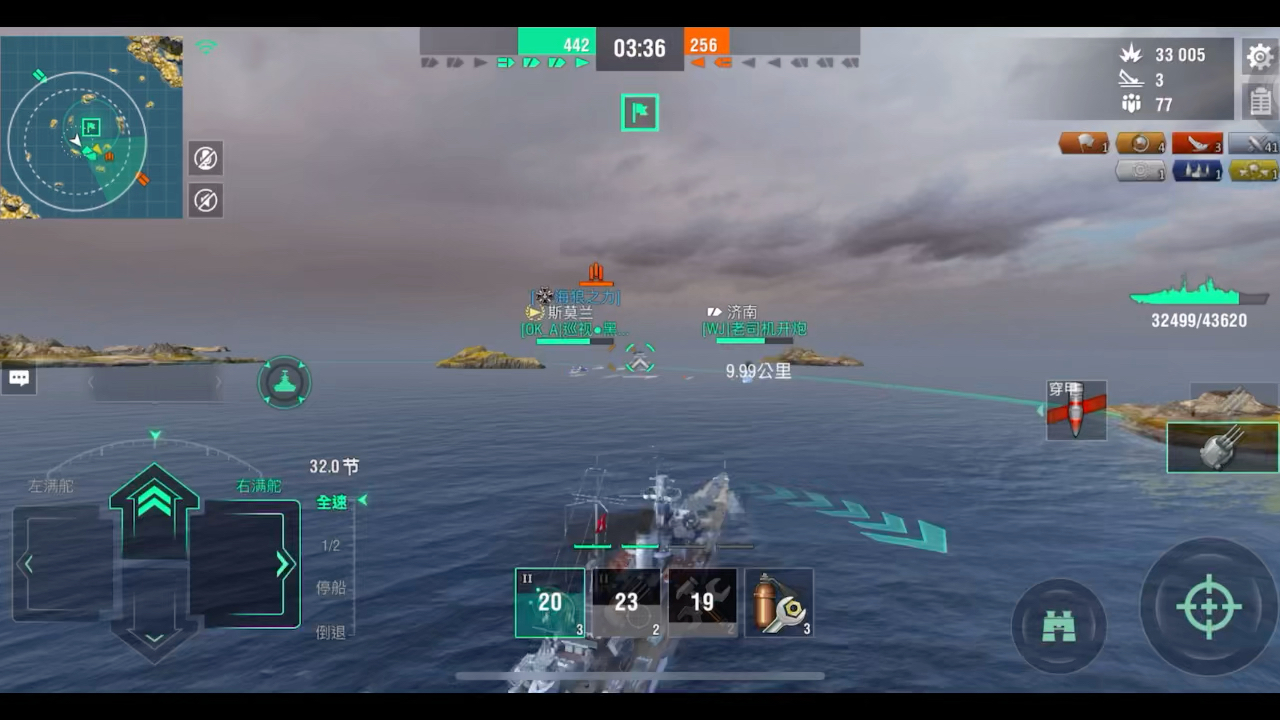Open the battle missions clipboard panel
Image resolution: width=1280 pixels, height=720 pixels.
point(1260,101)
